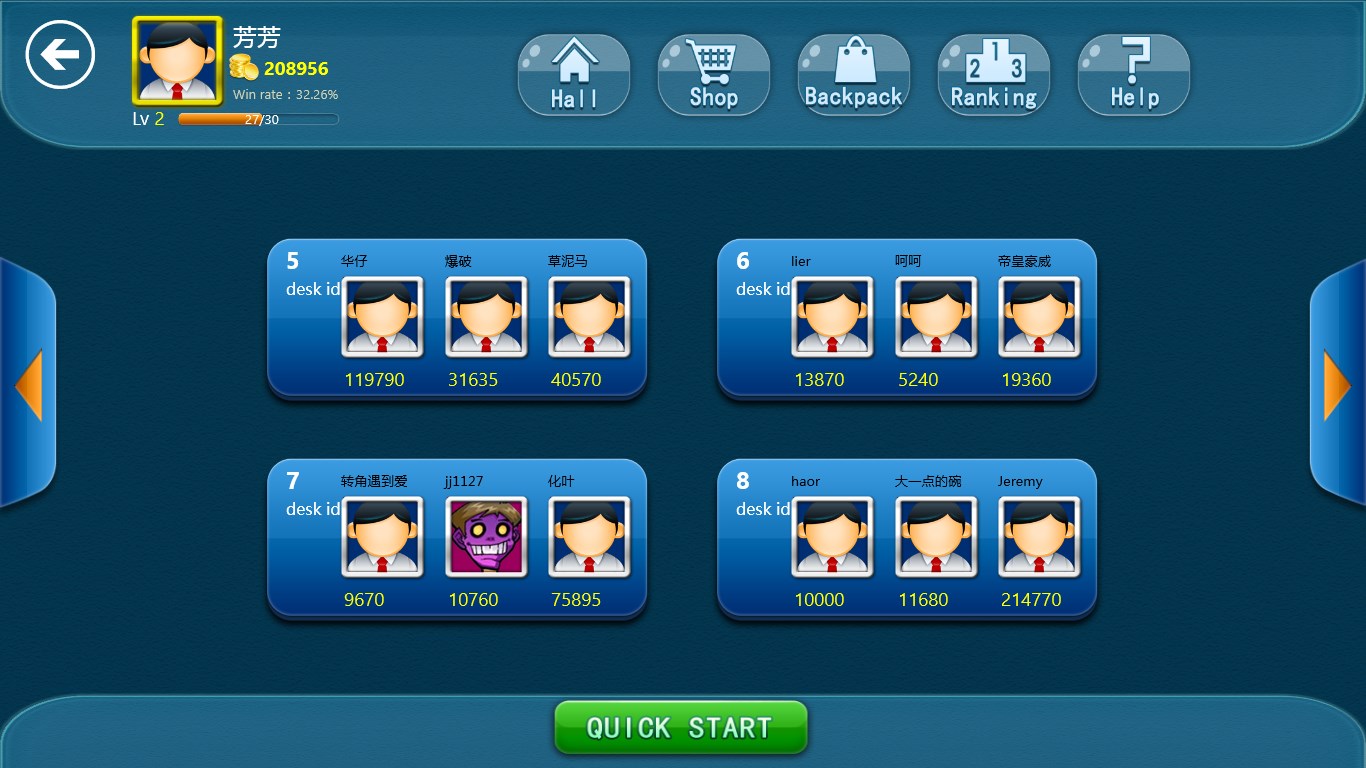The width and height of the screenshot is (1366, 768).
Task: Open the Hall menu
Action: (x=574, y=75)
